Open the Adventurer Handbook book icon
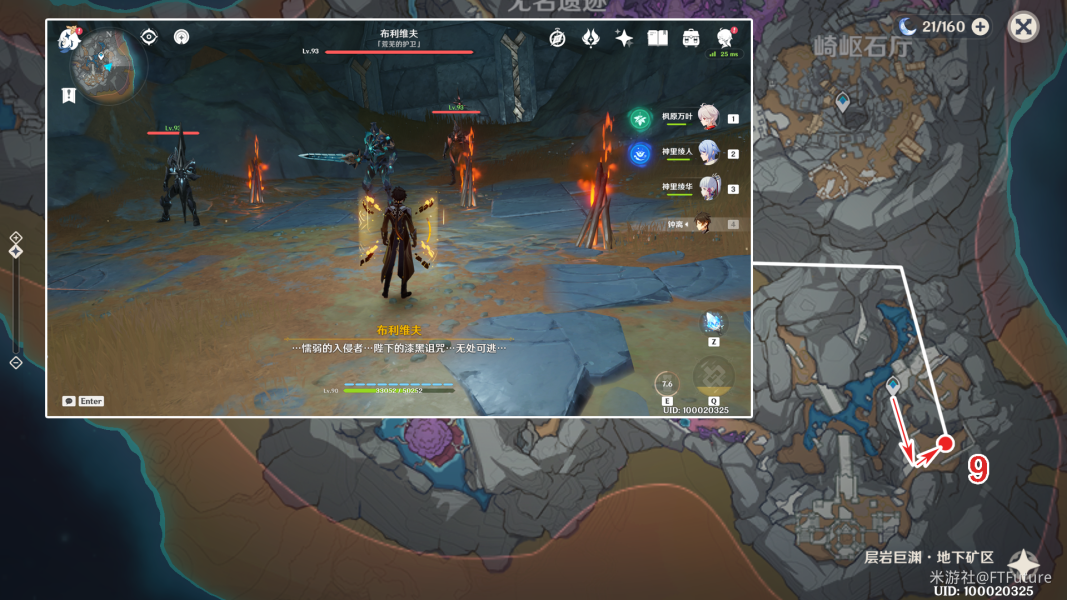 657,38
